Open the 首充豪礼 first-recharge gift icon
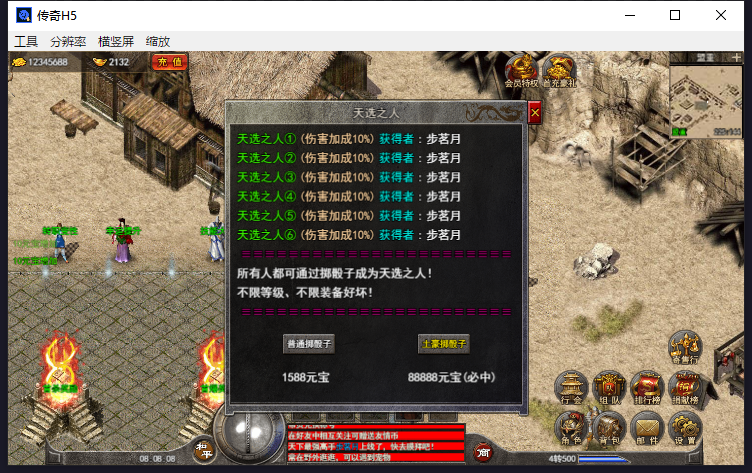This screenshot has height=473, width=752. [559, 71]
